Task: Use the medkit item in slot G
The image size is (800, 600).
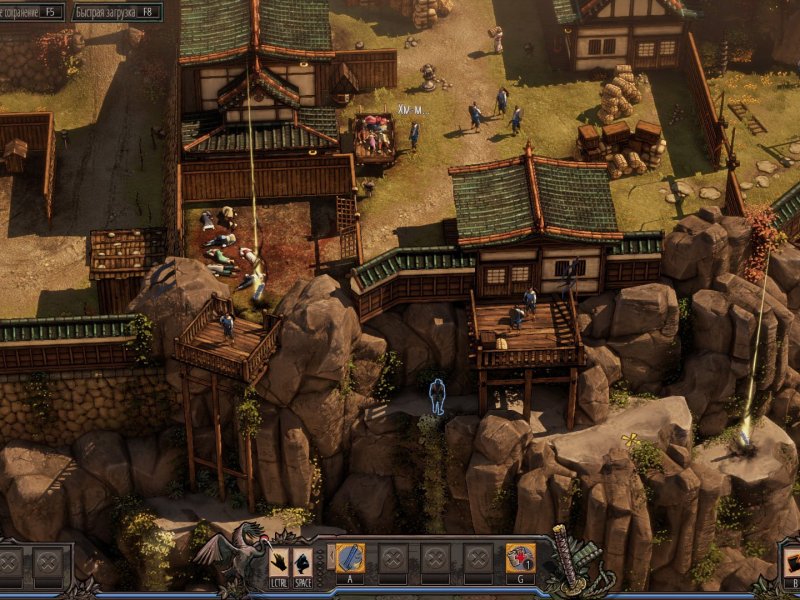Action: tap(520, 558)
